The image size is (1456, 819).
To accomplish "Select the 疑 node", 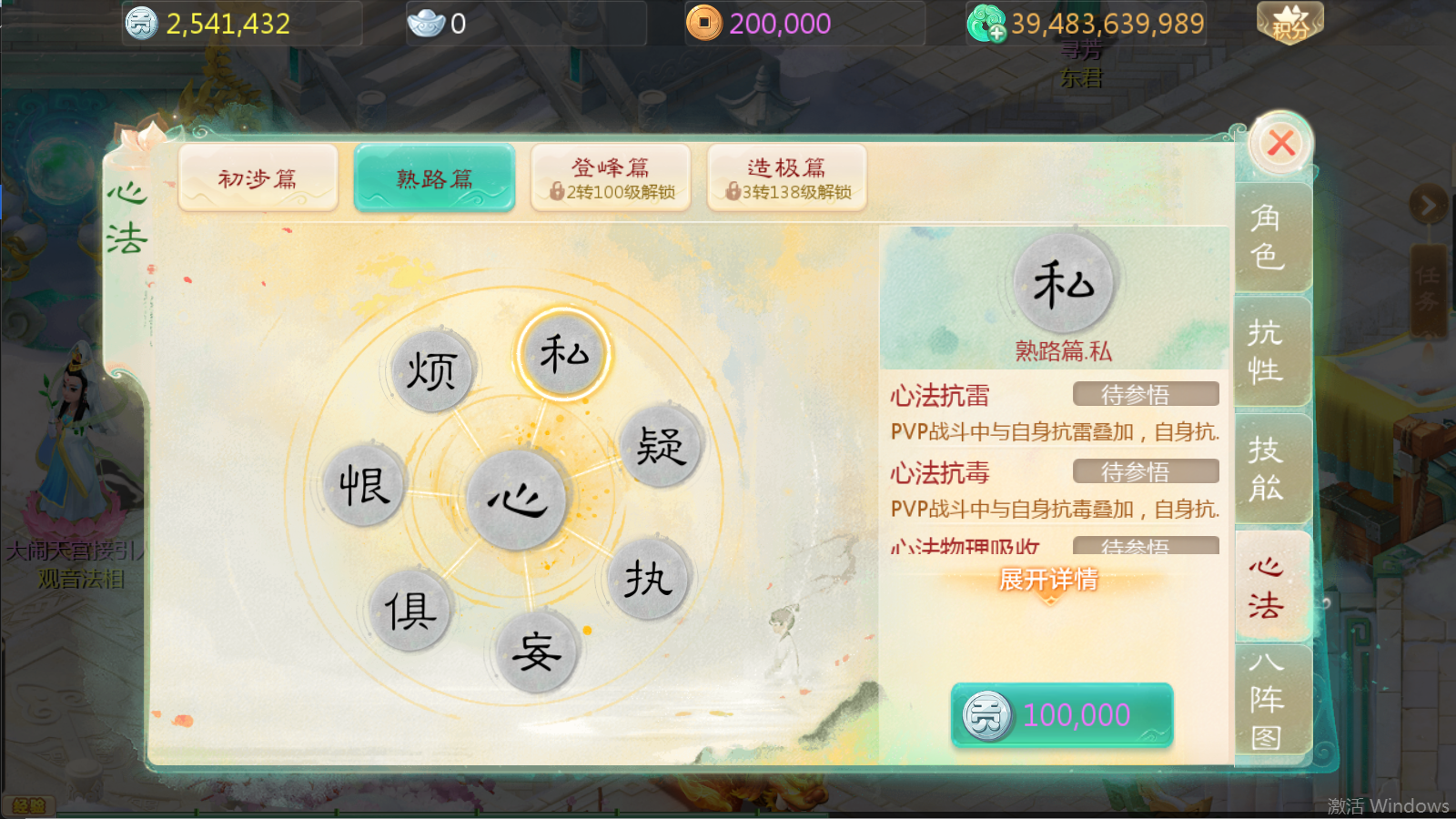I will tap(660, 447).
